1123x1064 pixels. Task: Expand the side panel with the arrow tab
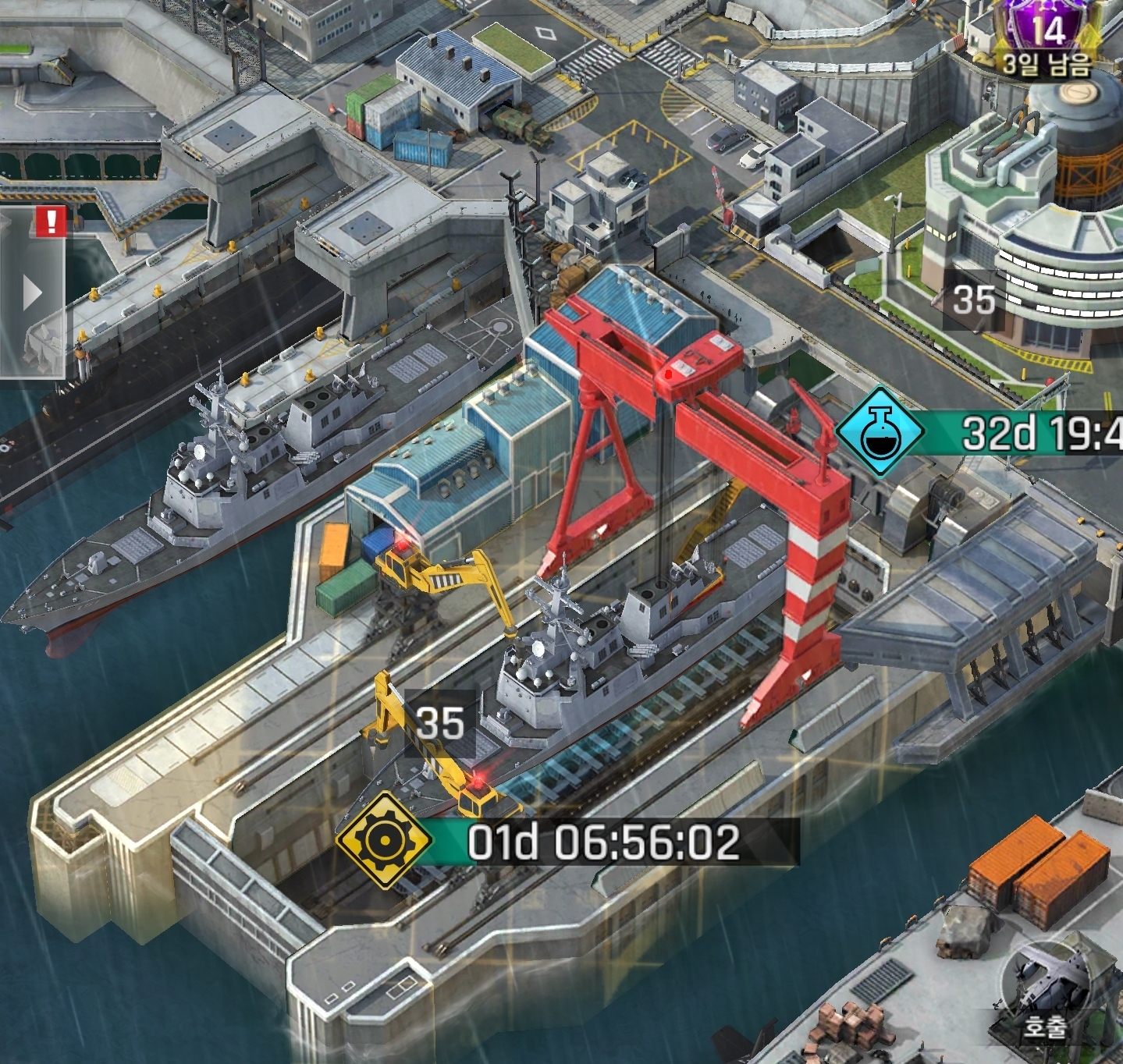click(x=32, y=294)
